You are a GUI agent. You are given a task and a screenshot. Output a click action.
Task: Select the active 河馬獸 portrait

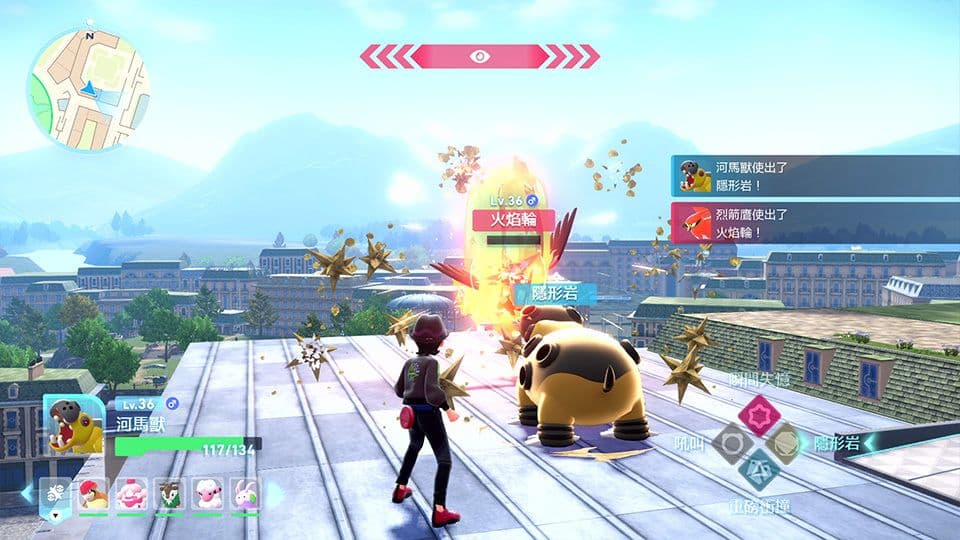[74, 425]
